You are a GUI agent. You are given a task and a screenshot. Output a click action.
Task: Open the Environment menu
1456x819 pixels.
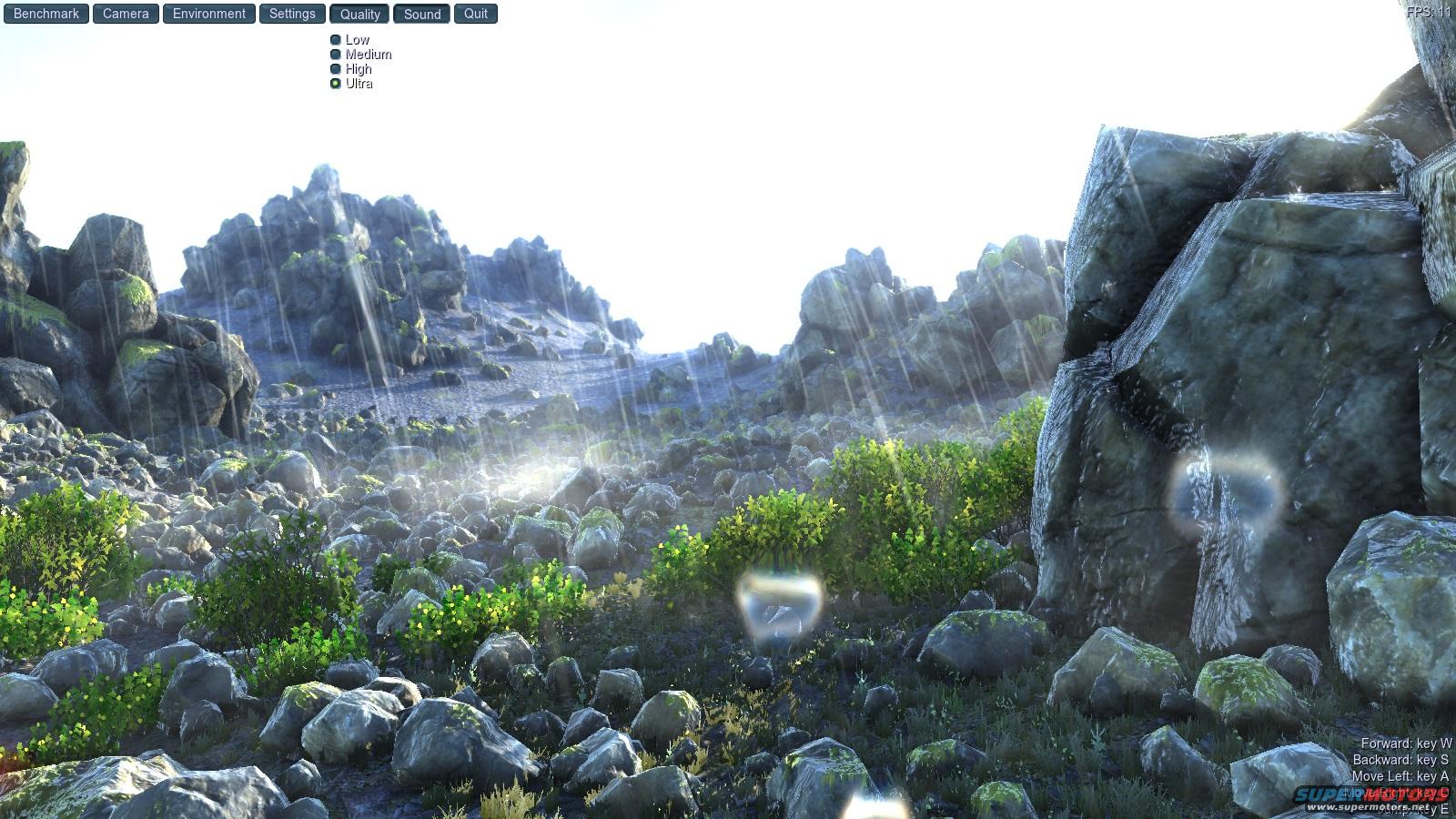click(x=209, y=14)
